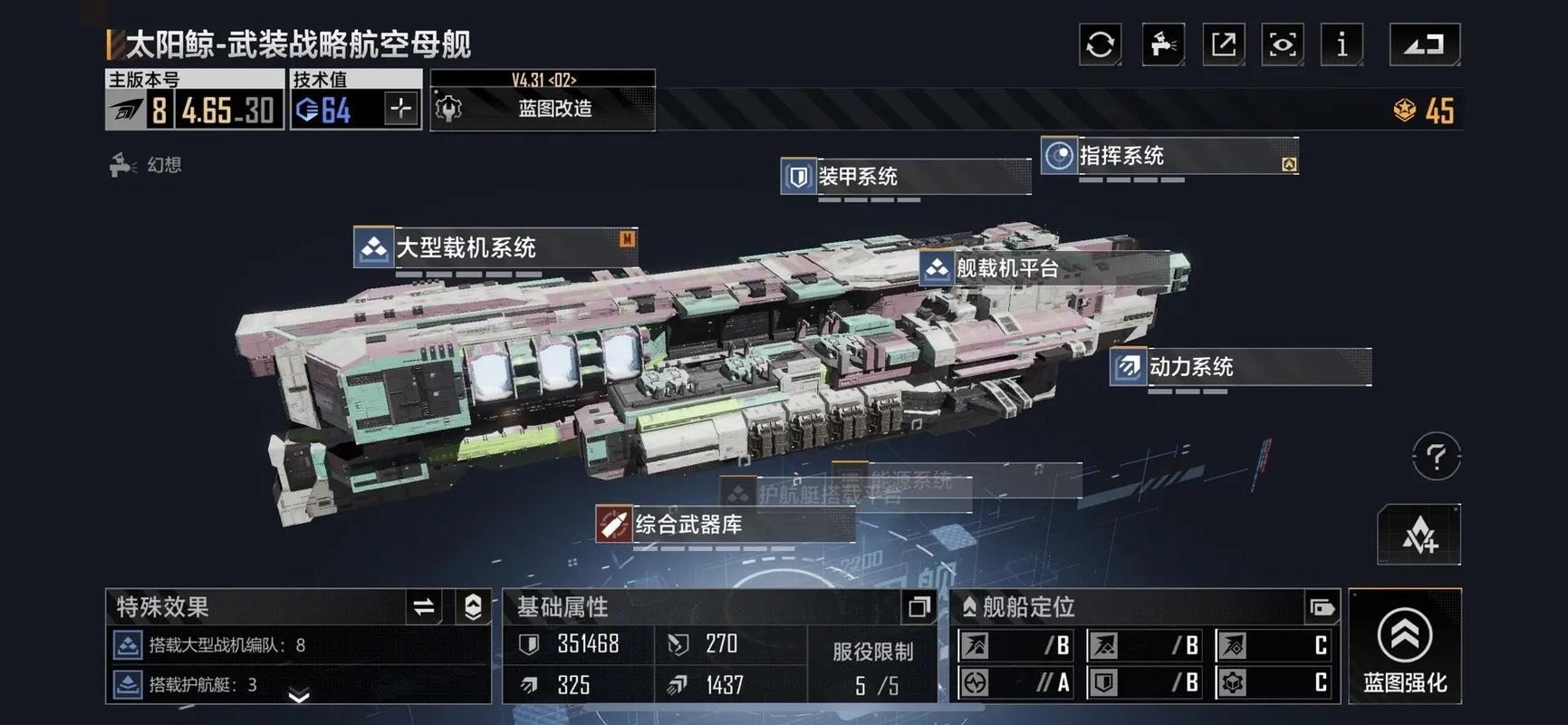Viewport: 1568px width, 725px height.
Task: Click the 蓝图强化 blueprint enhance button
Action: tap(1404, 646)
